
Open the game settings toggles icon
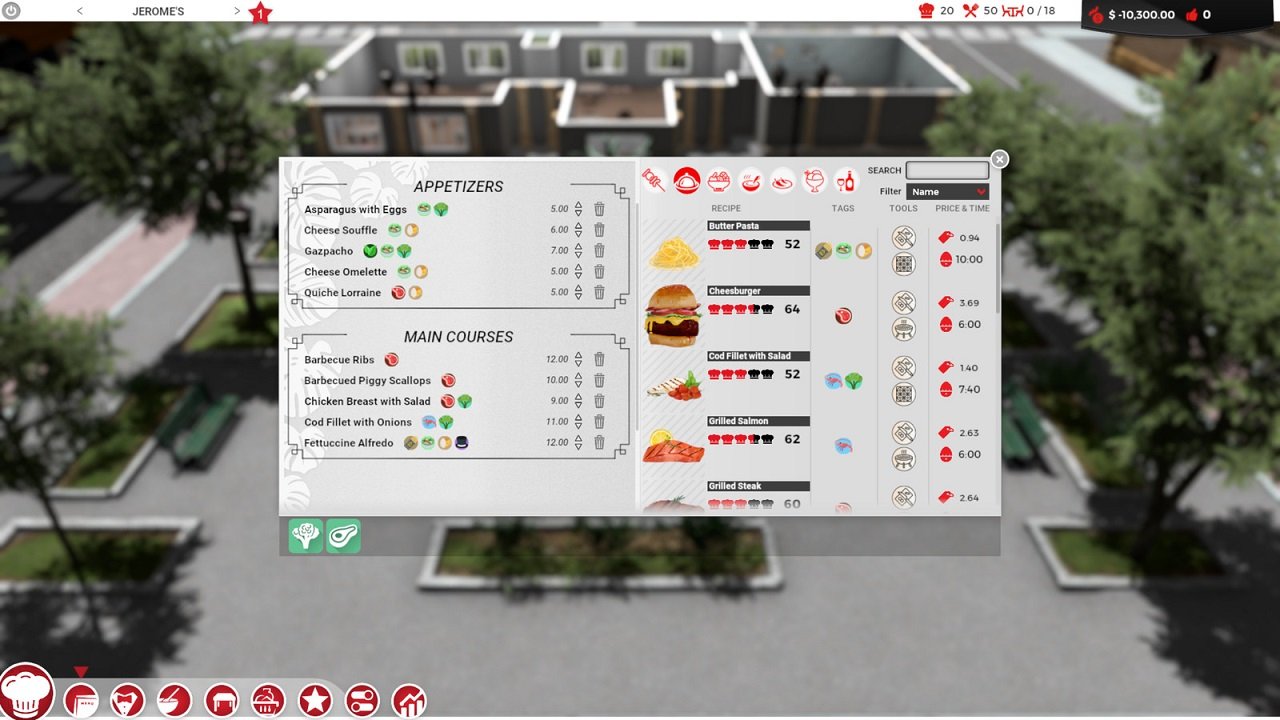(x=360, y=699)
